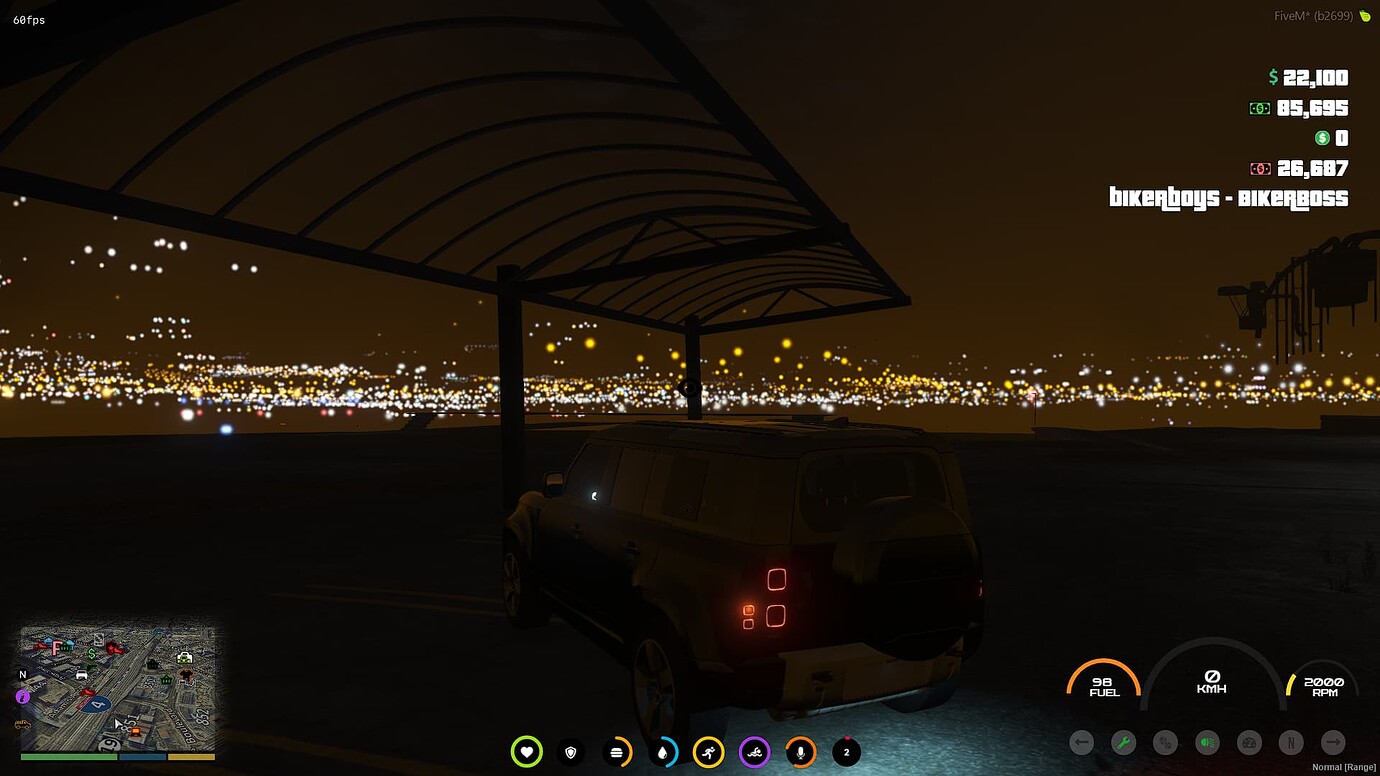Toggle the right turn signal arrow

[x=1333, y=742]
